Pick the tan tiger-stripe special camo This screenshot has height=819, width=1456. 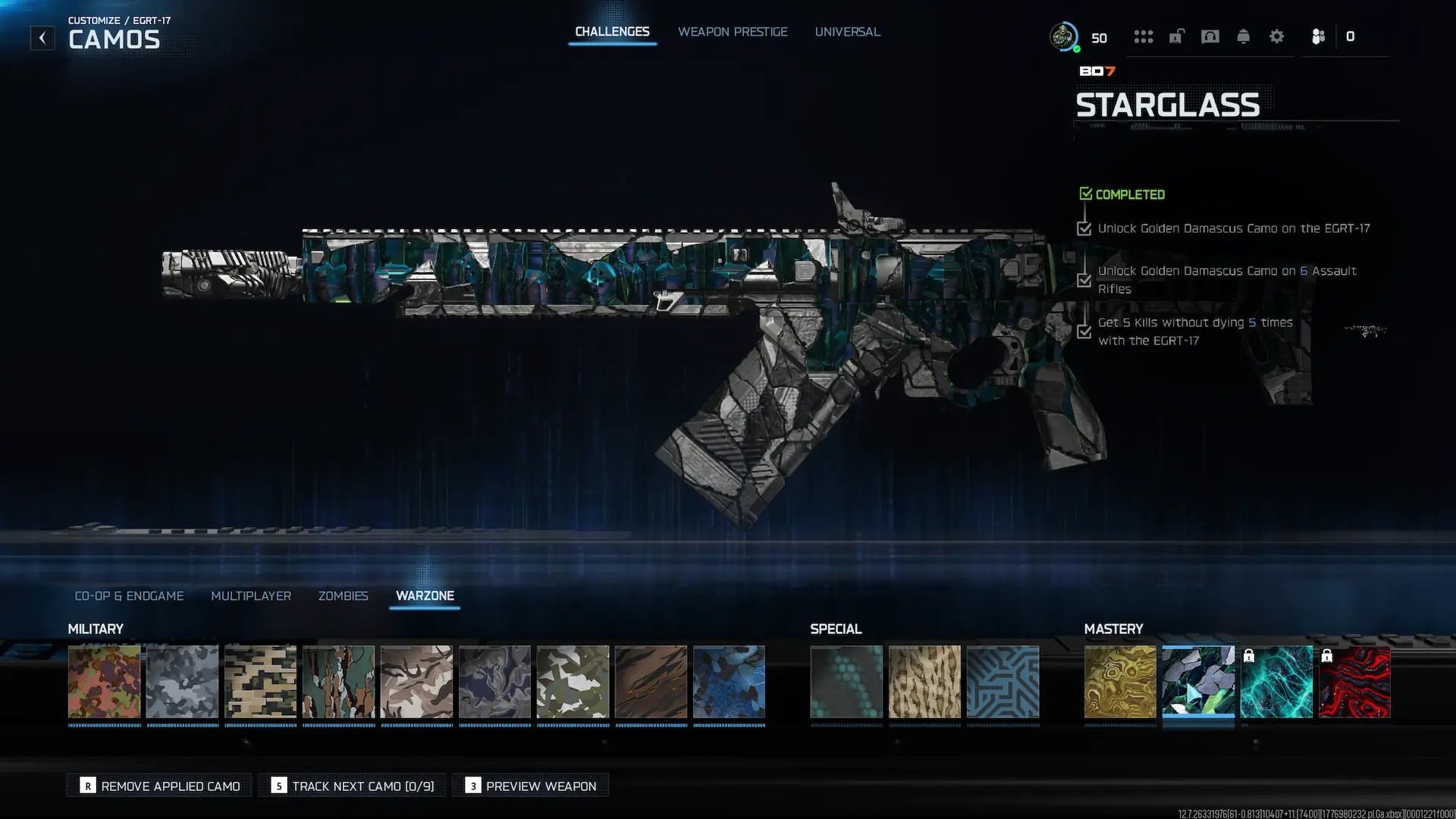(924, 682)
